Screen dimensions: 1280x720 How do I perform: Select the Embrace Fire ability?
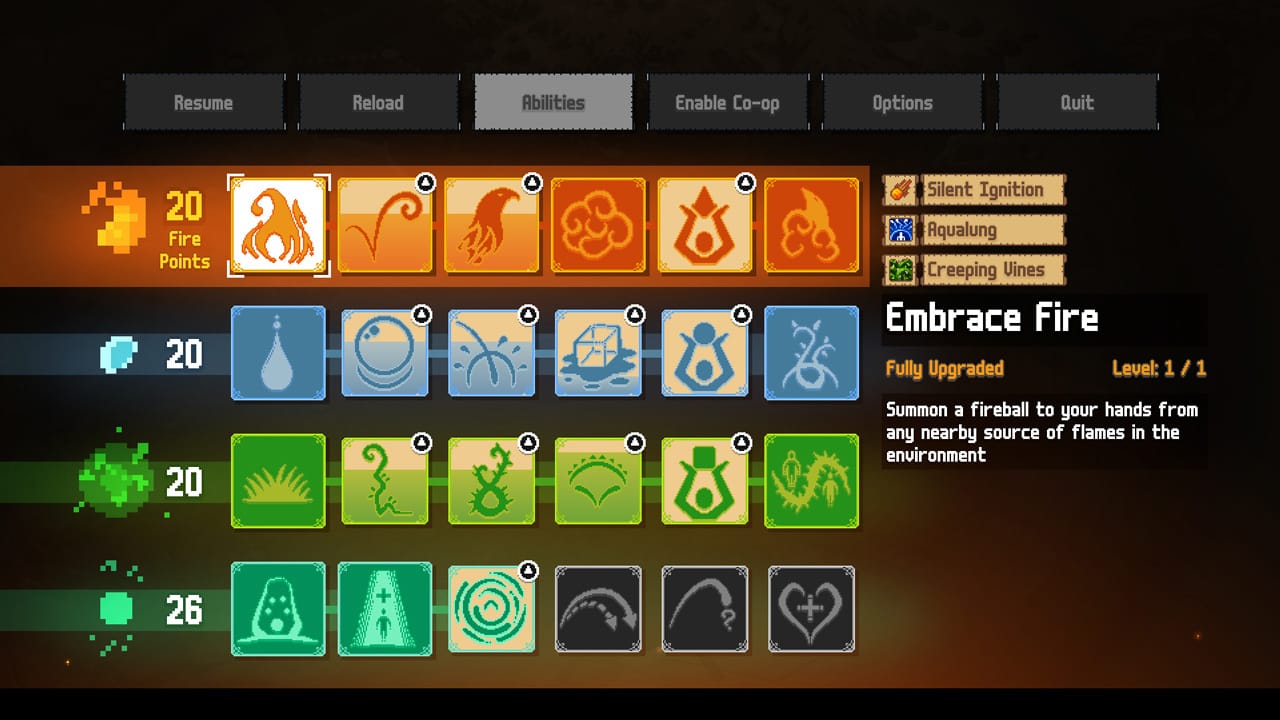(278, 224)
